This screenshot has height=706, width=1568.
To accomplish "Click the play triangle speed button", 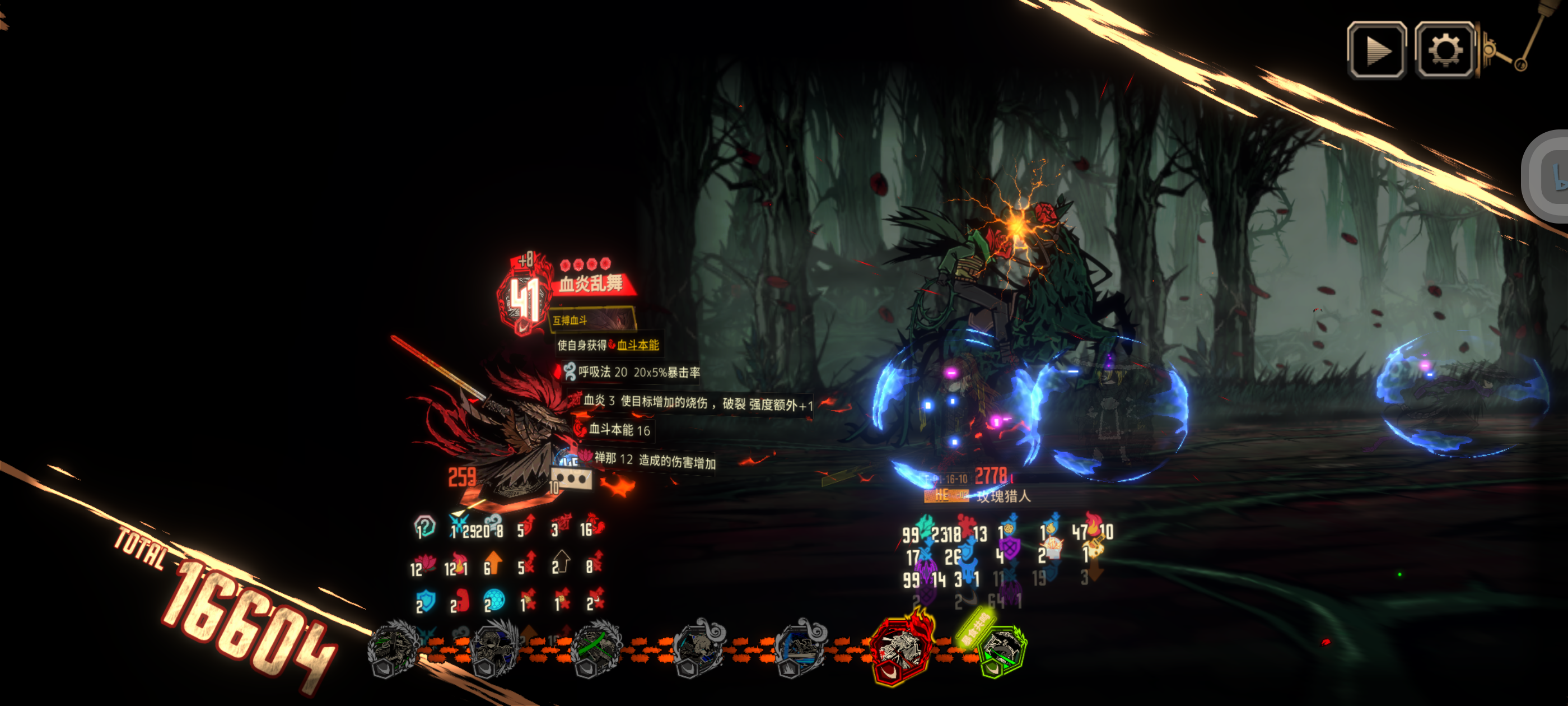I will pyautogui.click(x=1376, y=50).
